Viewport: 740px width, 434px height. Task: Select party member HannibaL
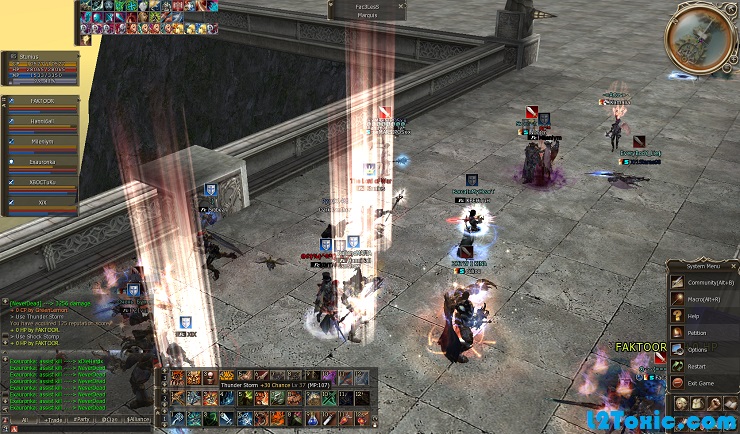click(42, 122)
